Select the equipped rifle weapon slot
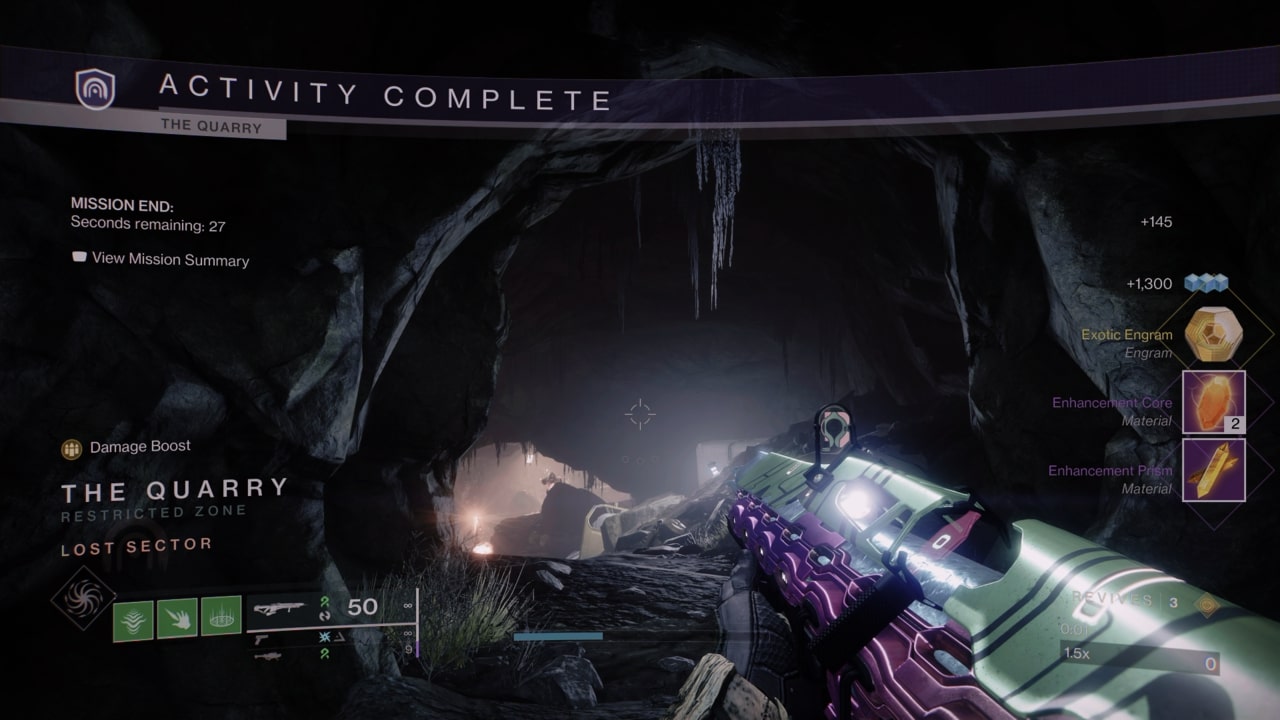The width and height of the screenshot is (1280, 720). point(279,607)
